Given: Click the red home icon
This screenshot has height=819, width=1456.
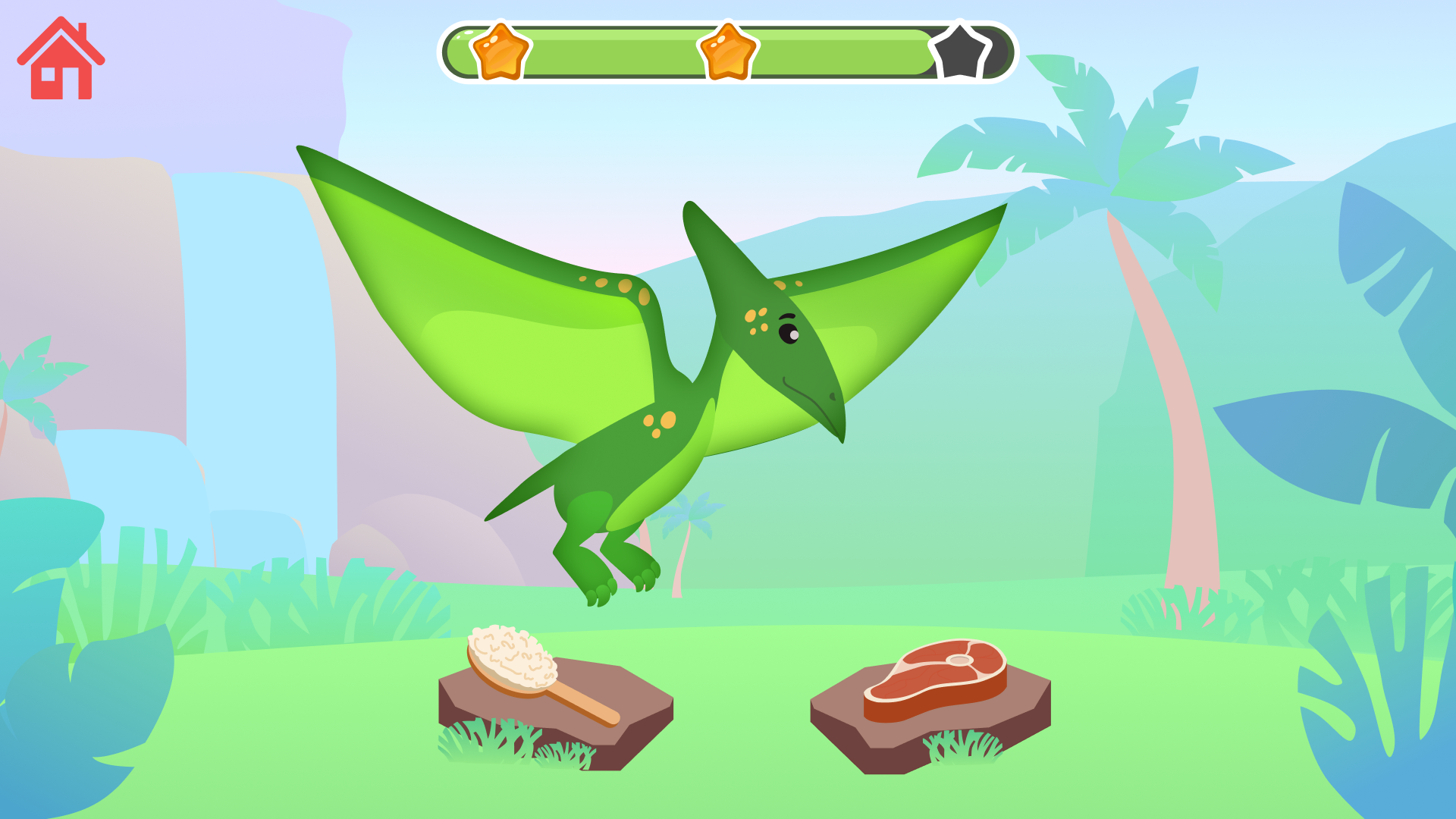Looking at the screenshot, I should pyautogui.click(x=62, y=61).
